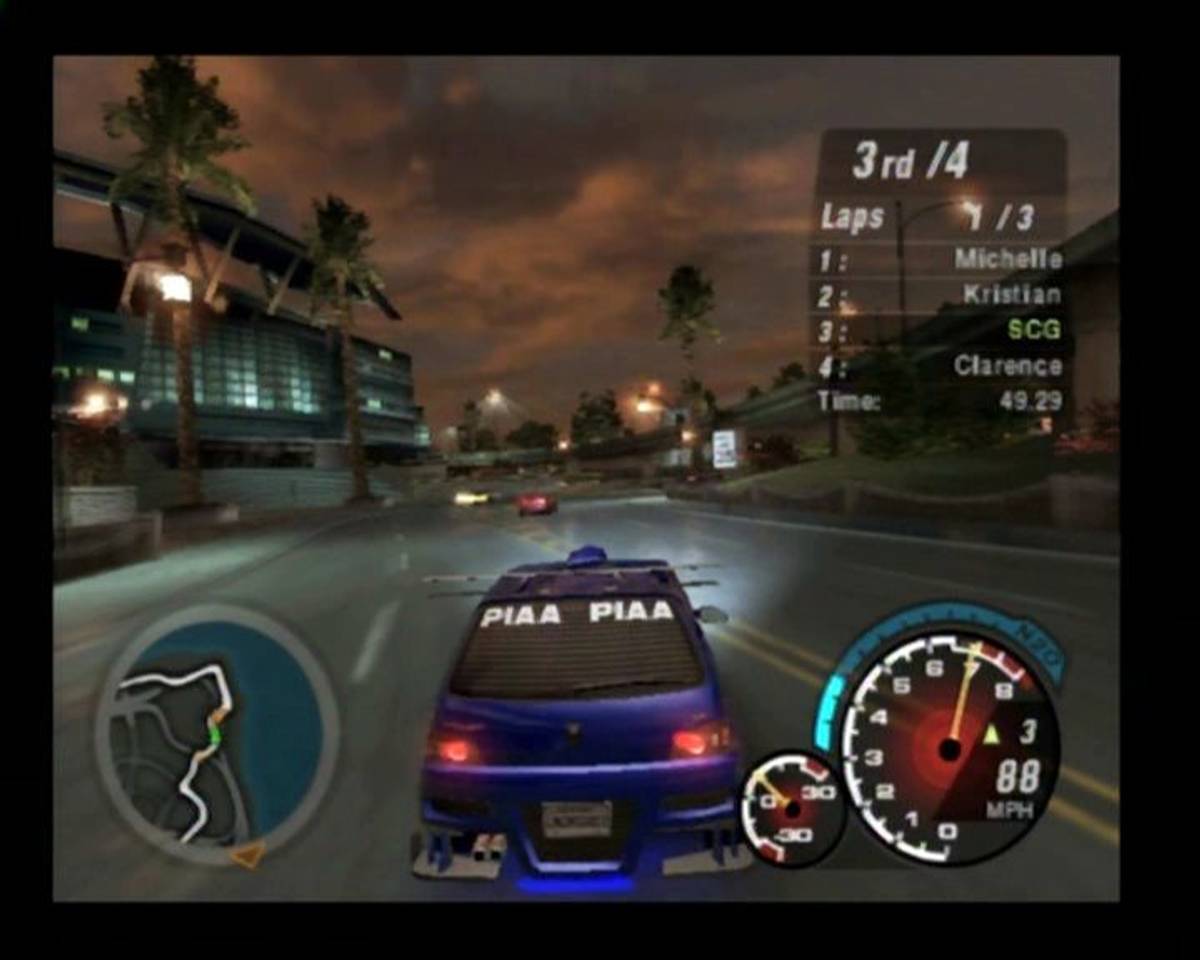Pick Clarence in the race standings
The width and height of the screenshot is (1200, 960).
pyautogui.click(x=1006, y=365)
